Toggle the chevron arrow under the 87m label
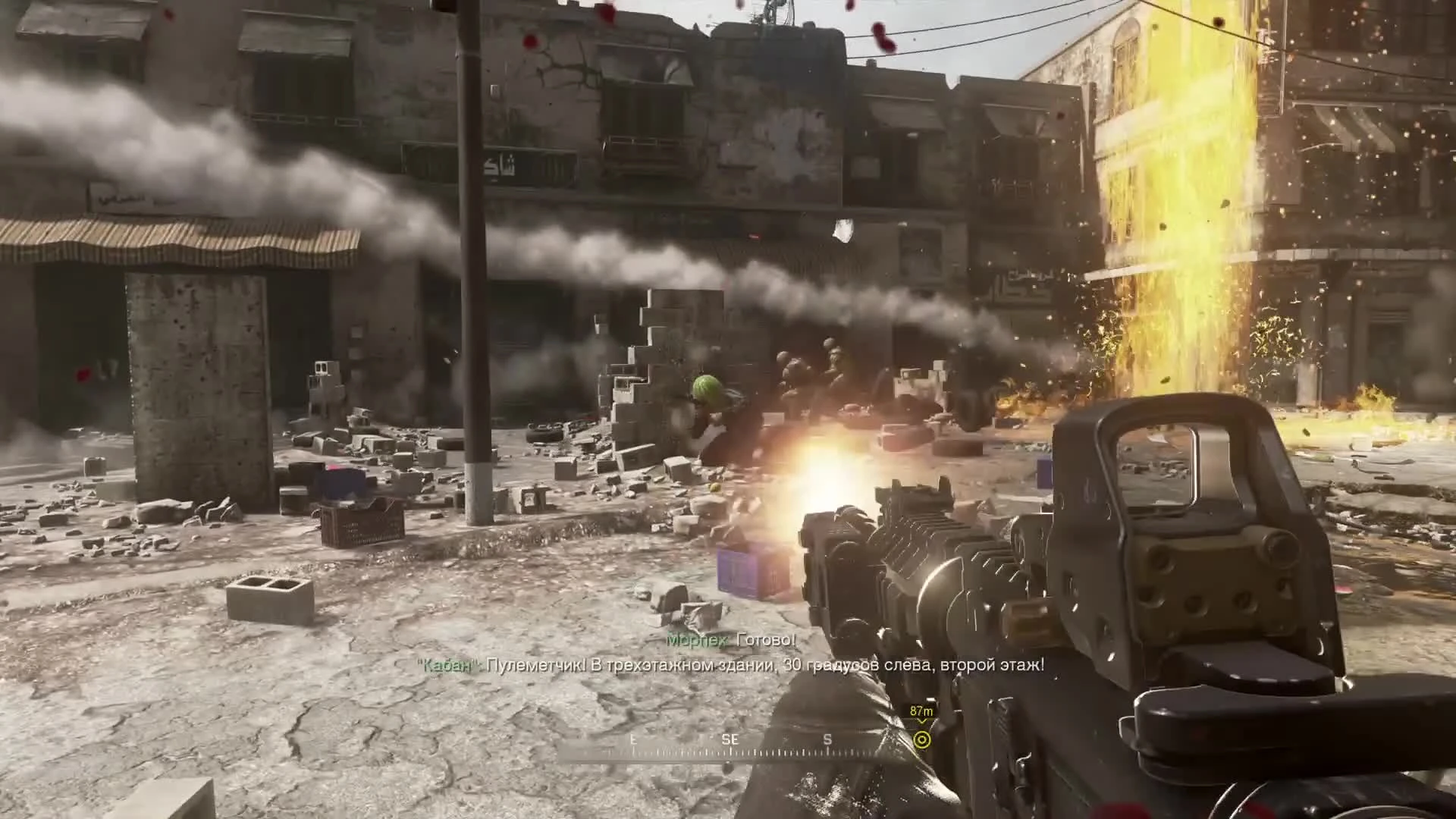 [922, 721]
